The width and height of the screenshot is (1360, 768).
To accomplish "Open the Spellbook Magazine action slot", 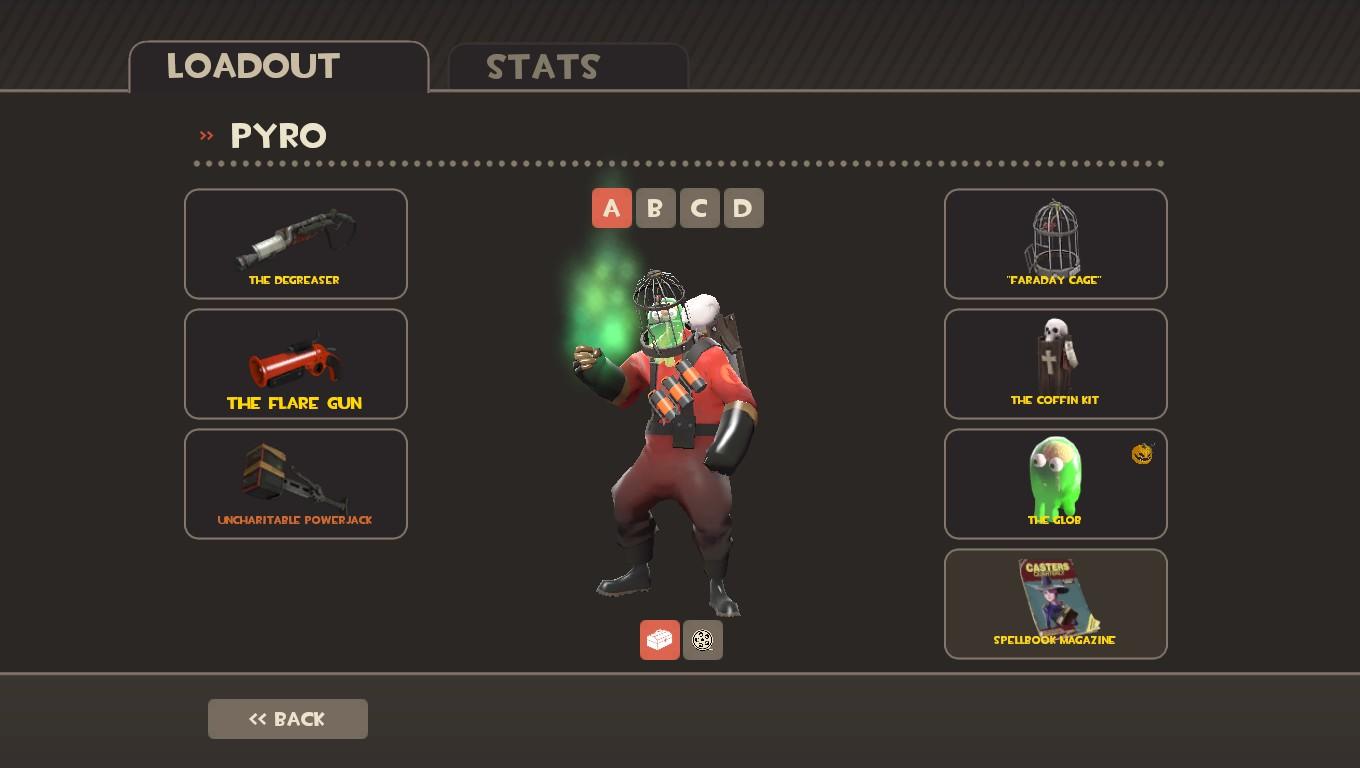I will [1056, 604].
